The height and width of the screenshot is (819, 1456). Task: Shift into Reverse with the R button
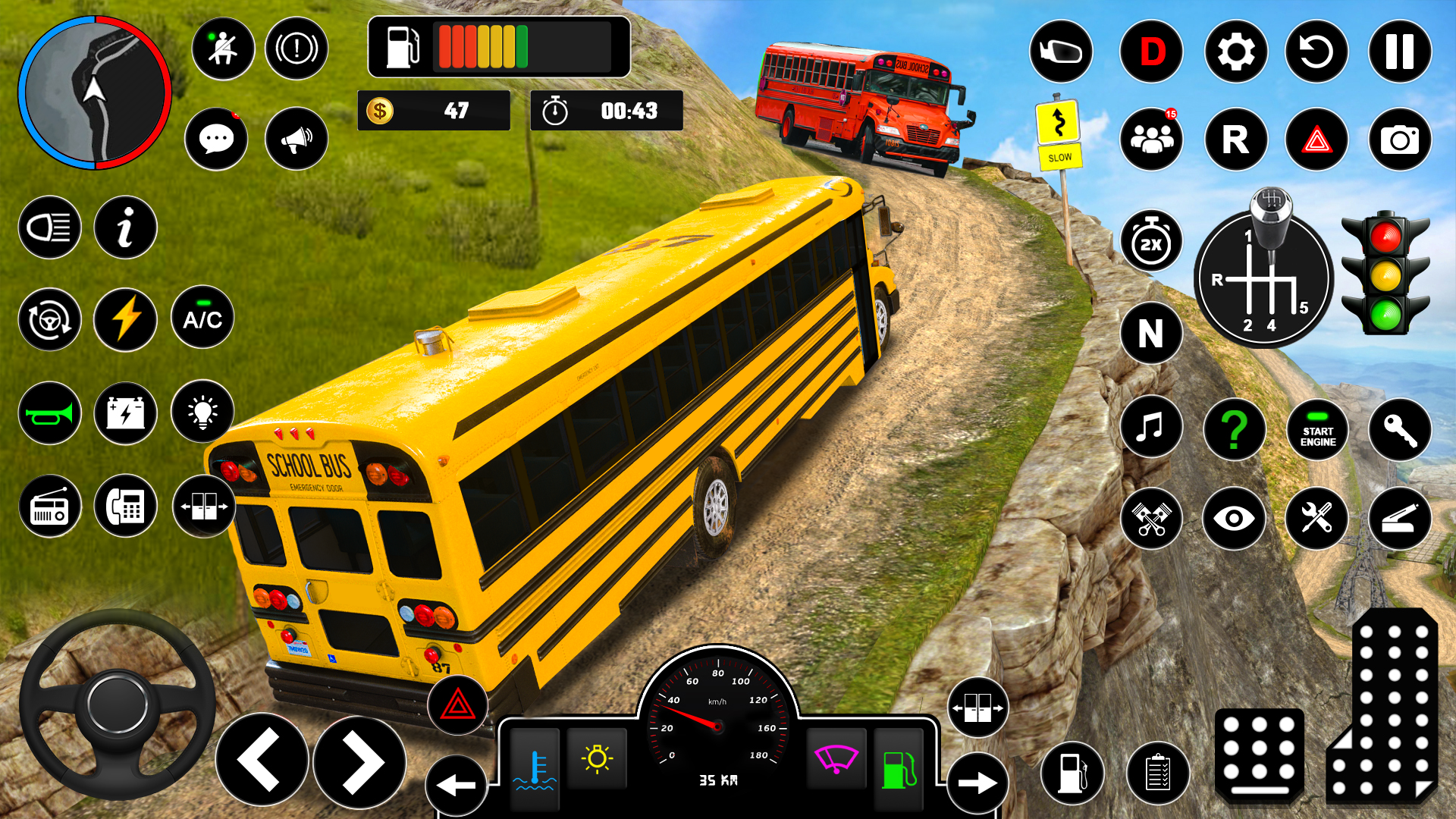[x=1235, y=140]
